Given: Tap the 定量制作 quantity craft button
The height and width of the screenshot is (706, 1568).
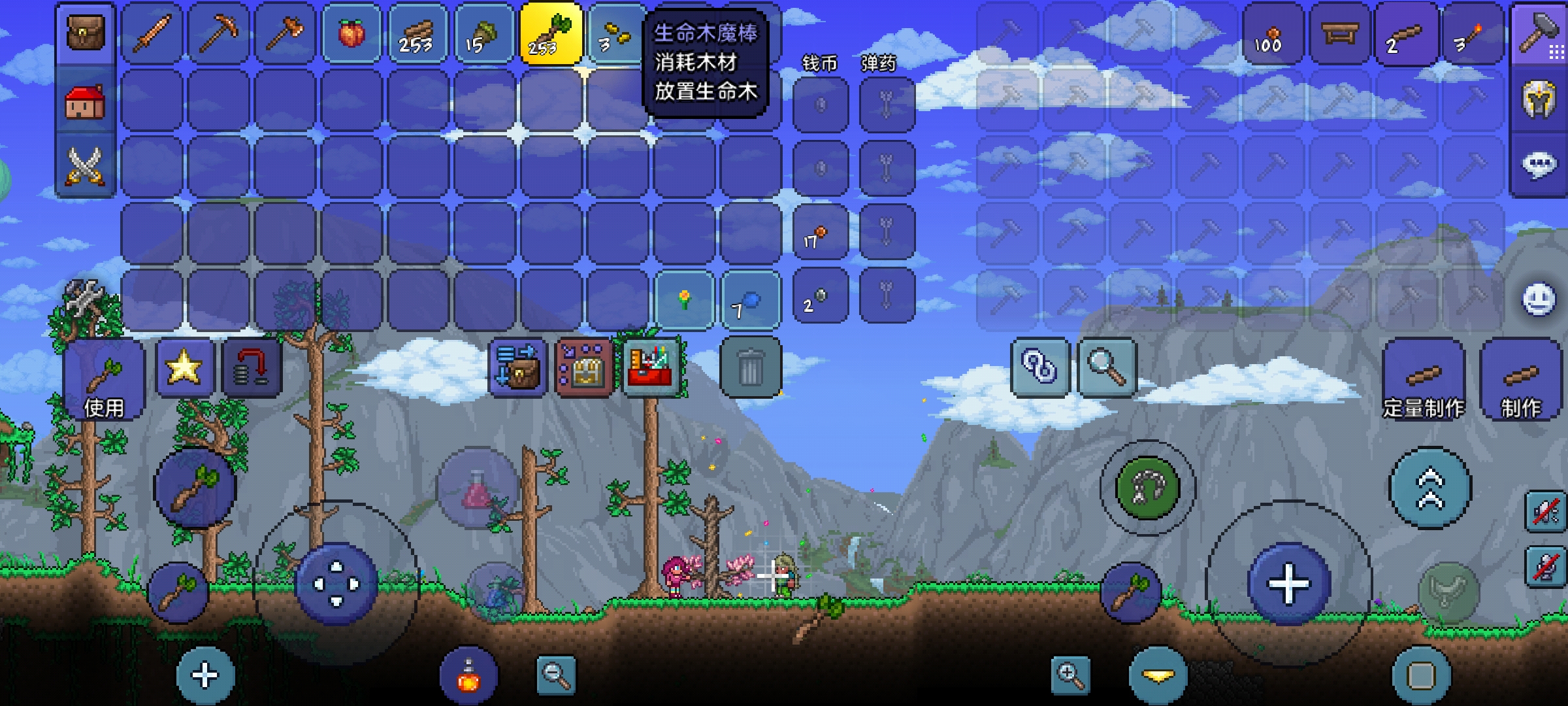Looking at the screenshot, I should (1424, 380).
